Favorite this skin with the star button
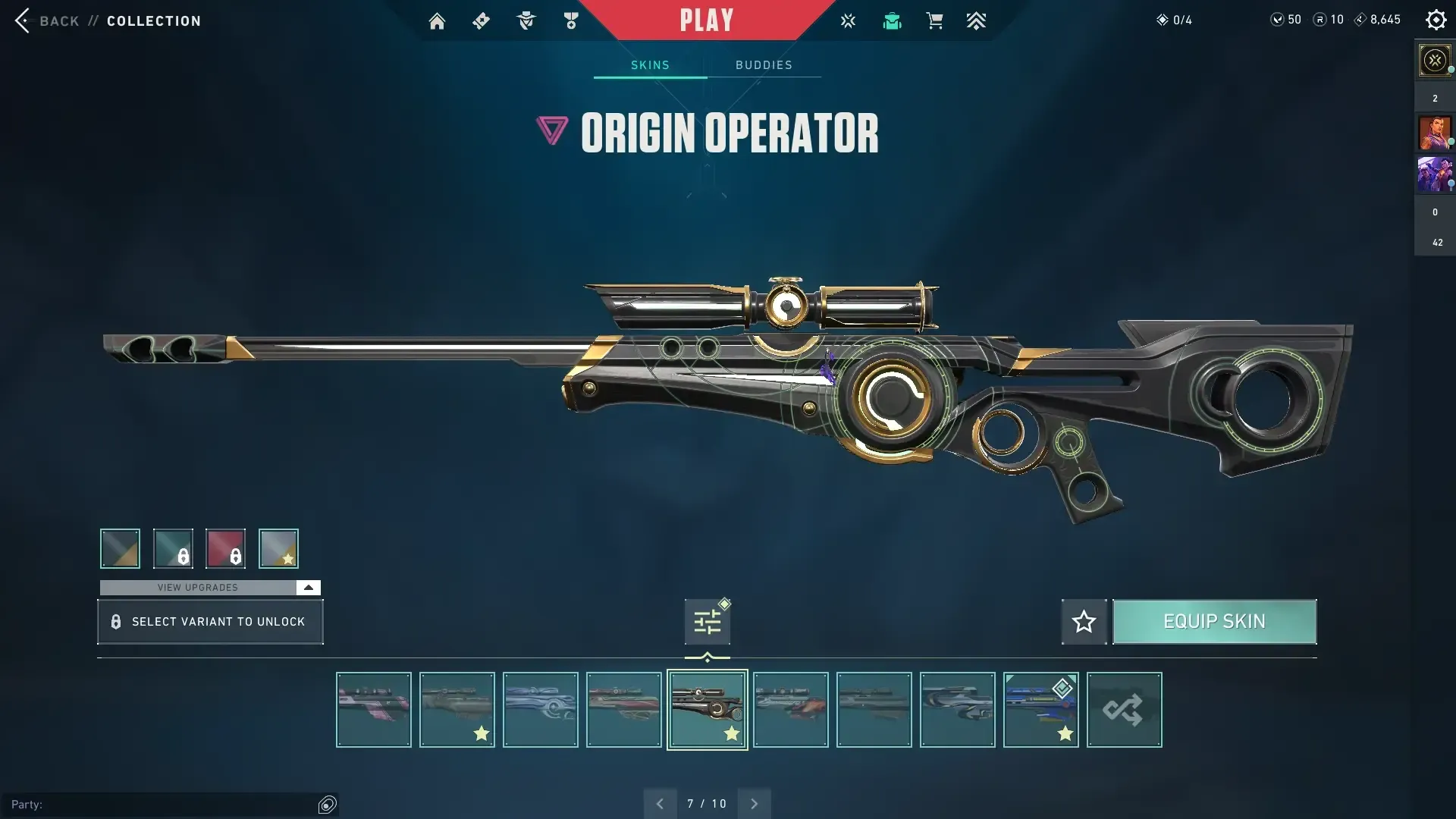The height and width of the screenshot is (819, 1456). pos(1084,622)
